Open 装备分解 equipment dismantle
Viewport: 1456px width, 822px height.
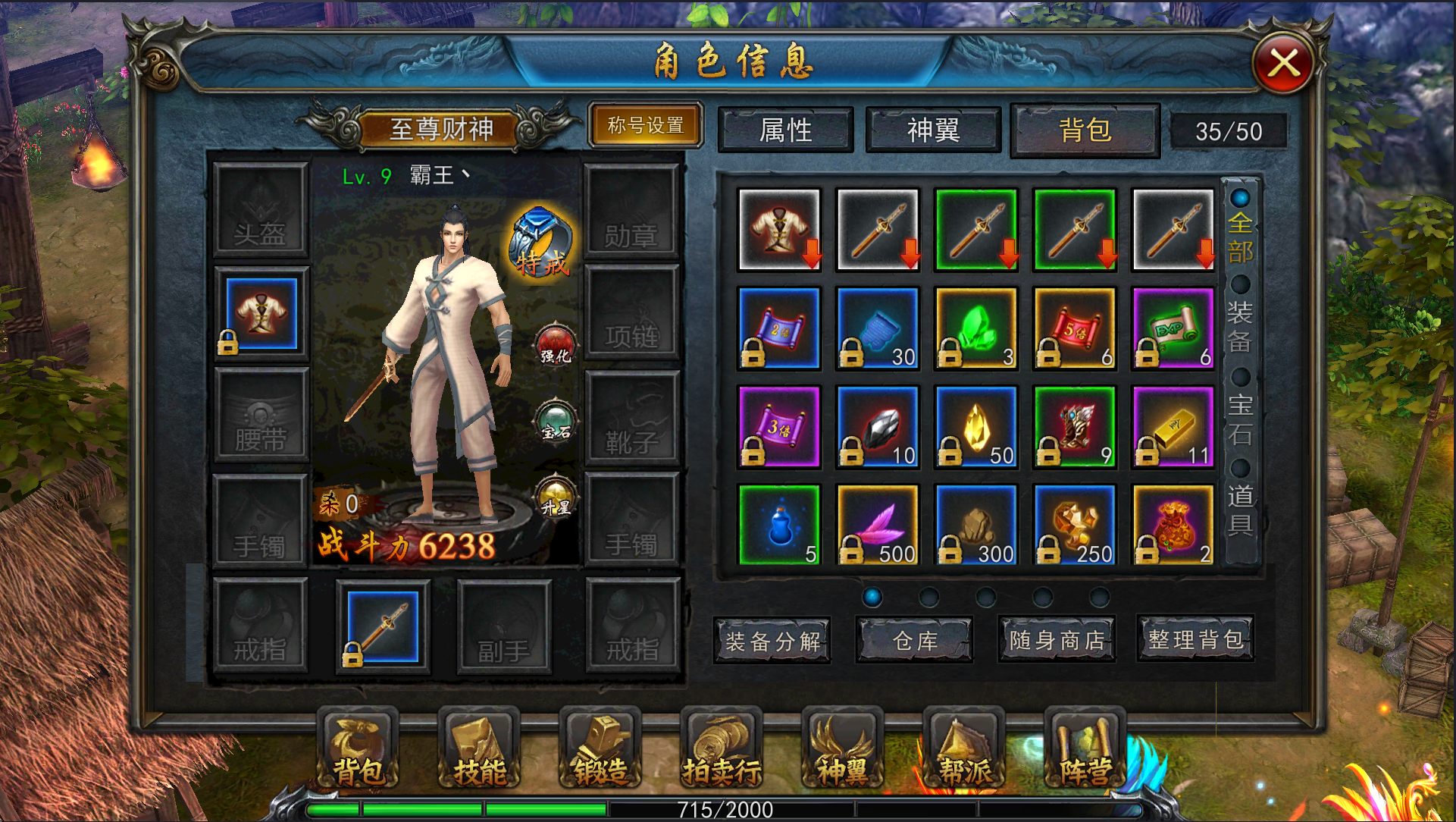pos(772,641)
